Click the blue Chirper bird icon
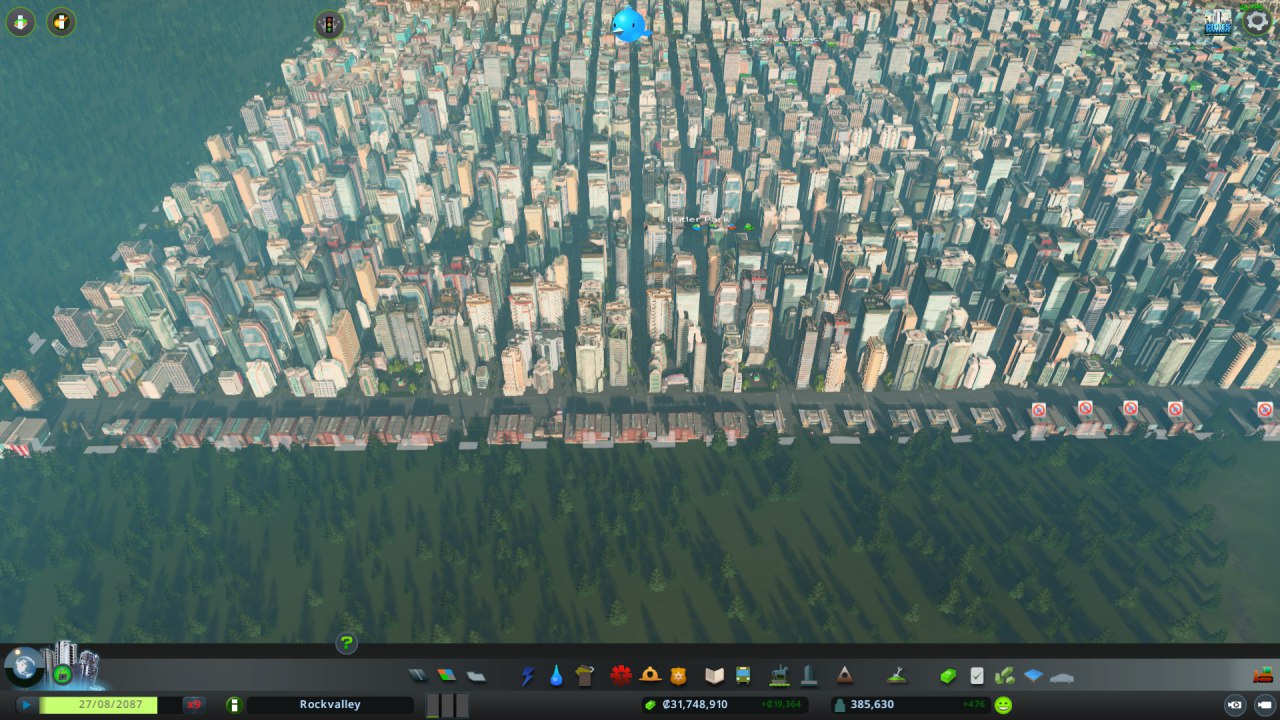 coord(630,24)
